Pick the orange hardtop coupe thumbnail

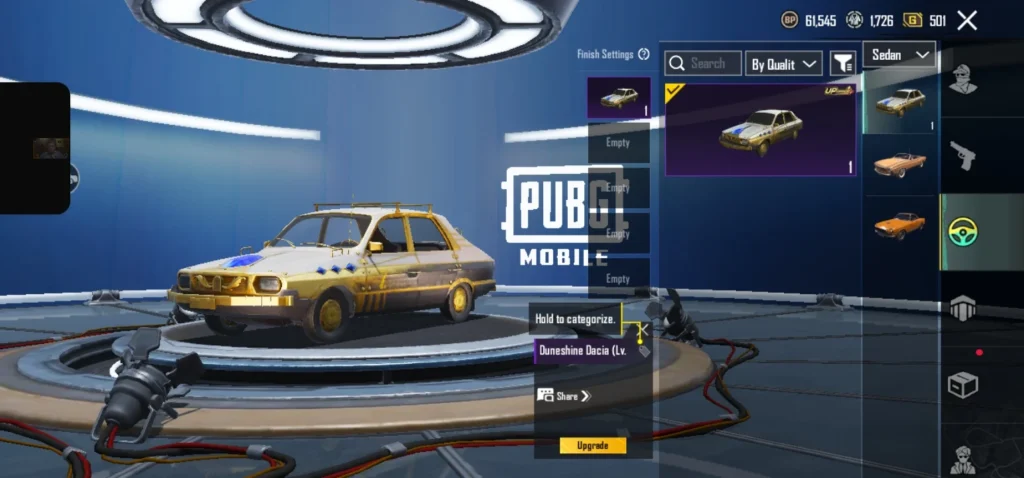tap(900, 224)
